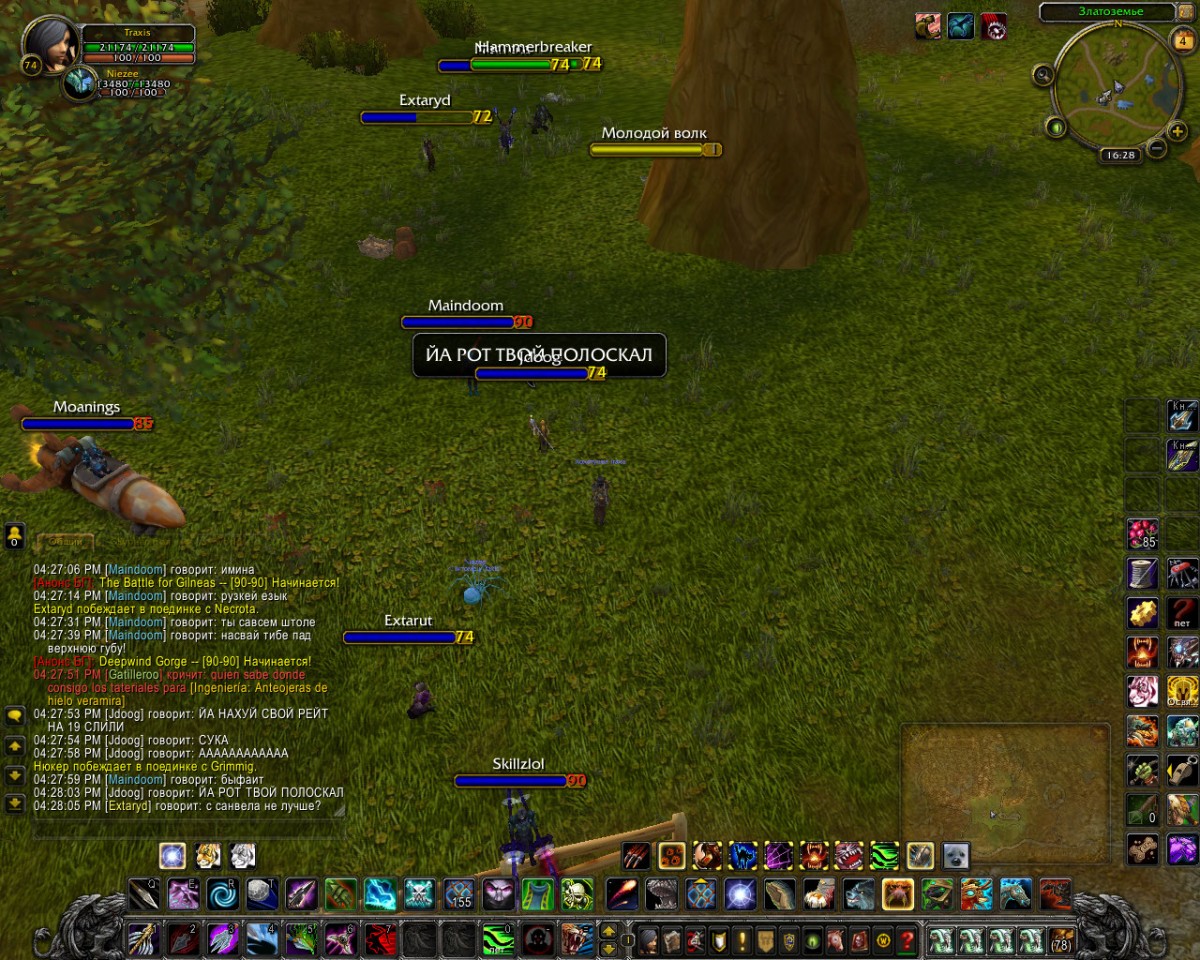Select the pet Niezee portrait
The height and width of the screenshot is (960, 1200).
tap(78, 83)
